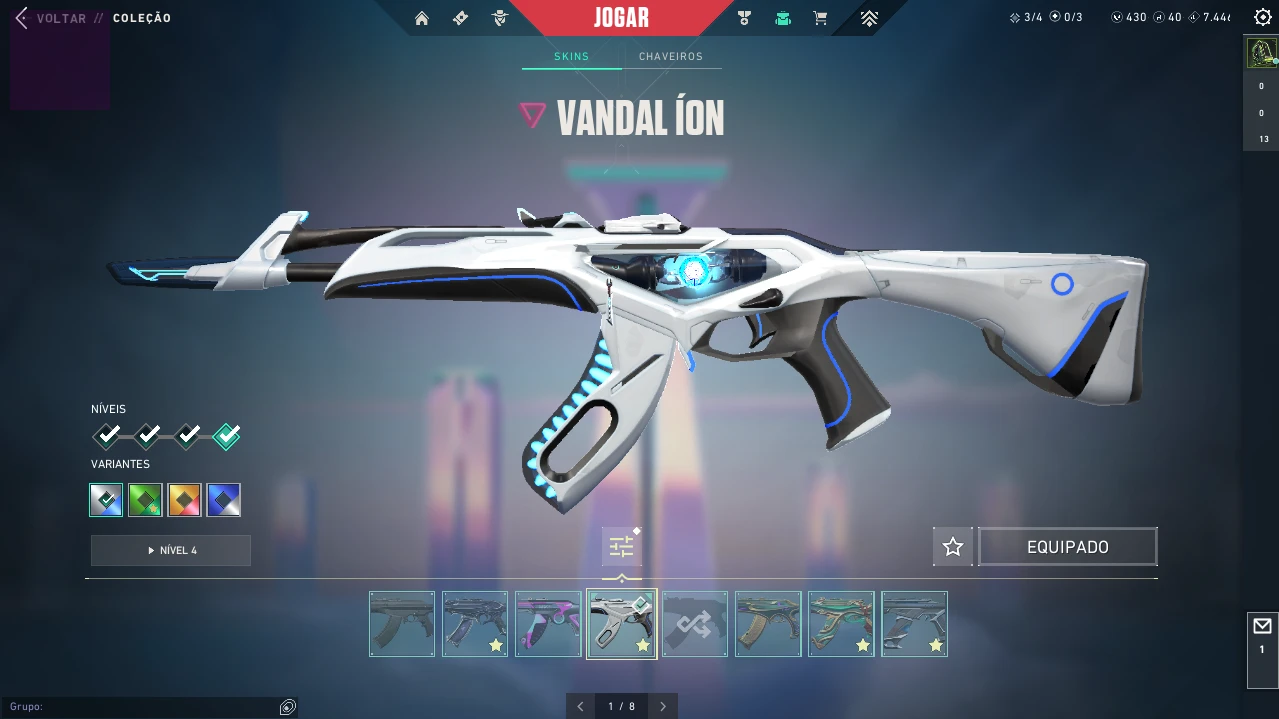
Task: Select the random shuffle skin thumbnail
Action: click(x=695, y=624)
